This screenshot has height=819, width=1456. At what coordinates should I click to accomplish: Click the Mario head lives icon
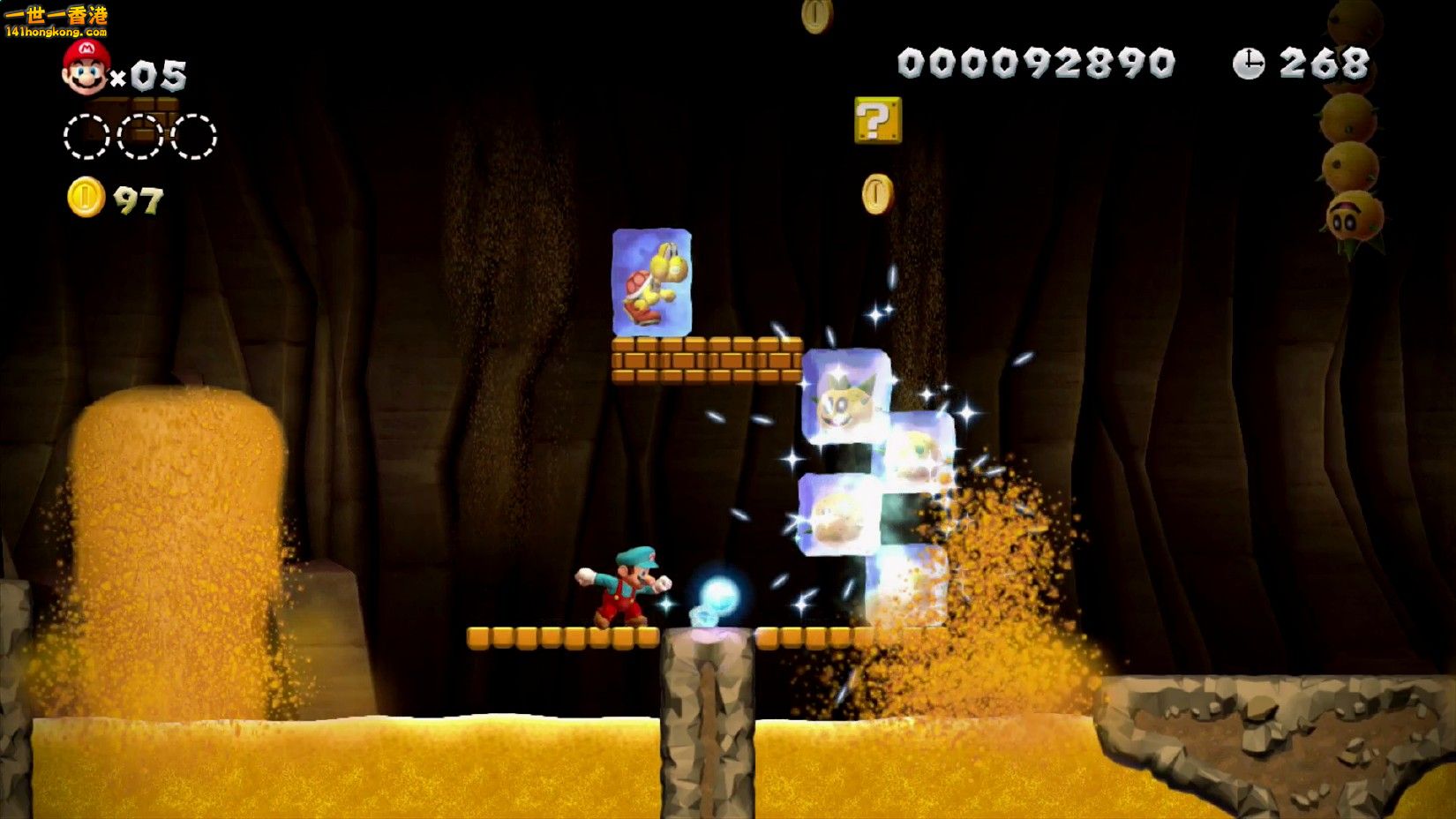pyautogui.click(x=86, y=68)
